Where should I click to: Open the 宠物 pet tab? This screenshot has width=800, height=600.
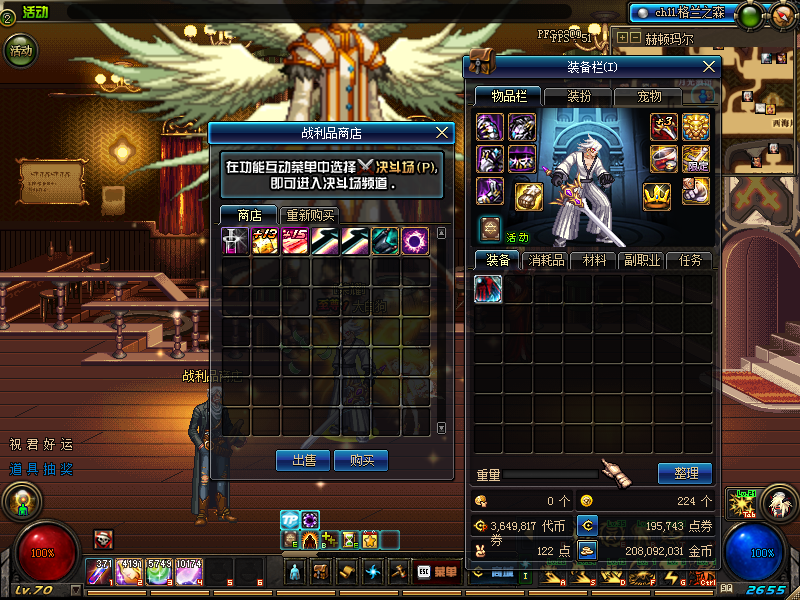coord(651,97)
